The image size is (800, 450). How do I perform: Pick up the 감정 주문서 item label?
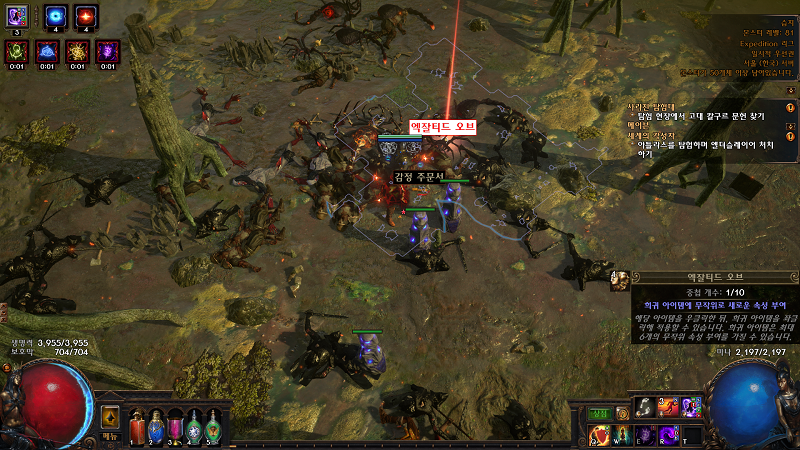418,177
